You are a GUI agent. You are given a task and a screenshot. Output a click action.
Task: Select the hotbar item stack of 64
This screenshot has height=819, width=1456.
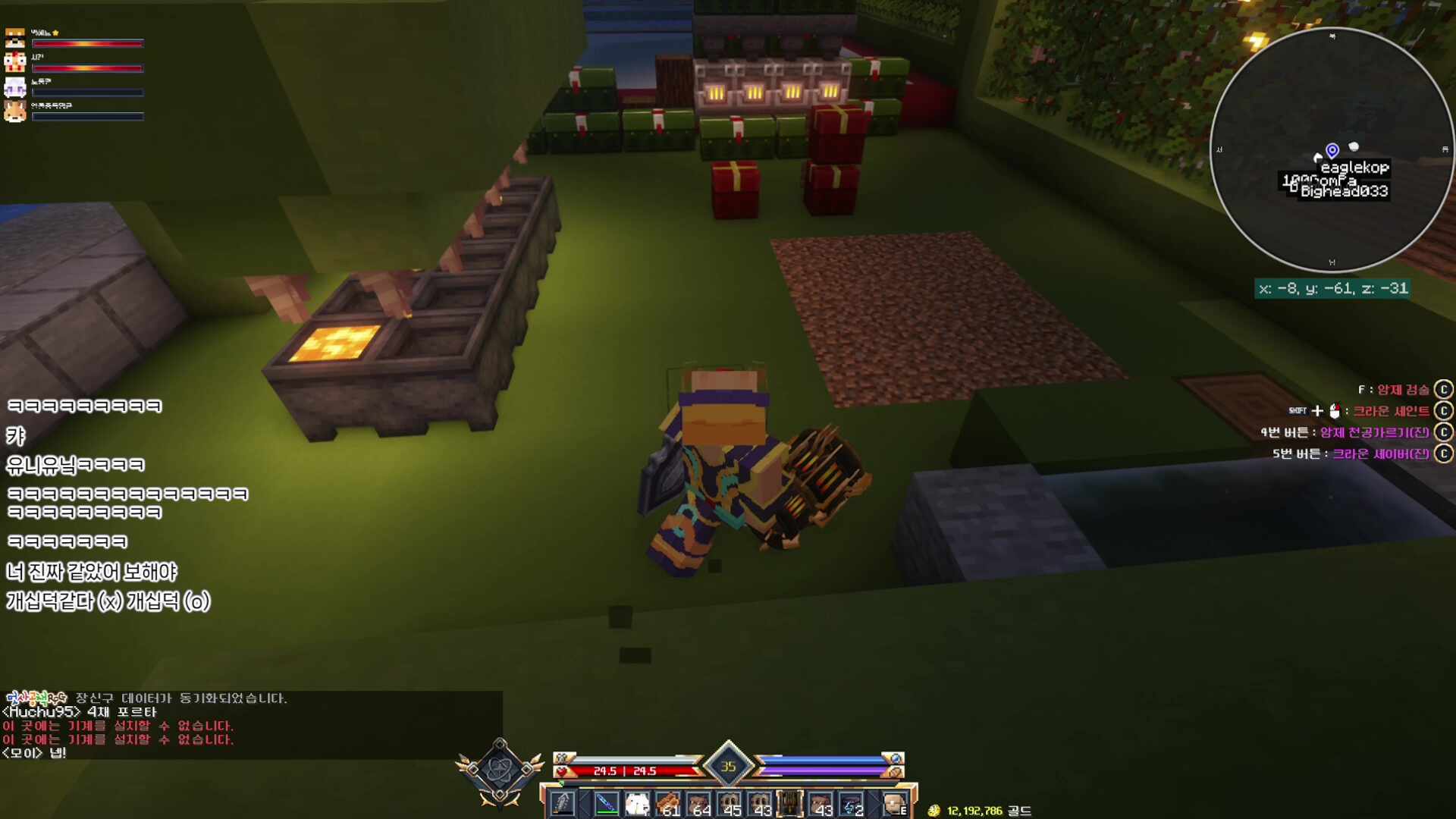point(698,803)
